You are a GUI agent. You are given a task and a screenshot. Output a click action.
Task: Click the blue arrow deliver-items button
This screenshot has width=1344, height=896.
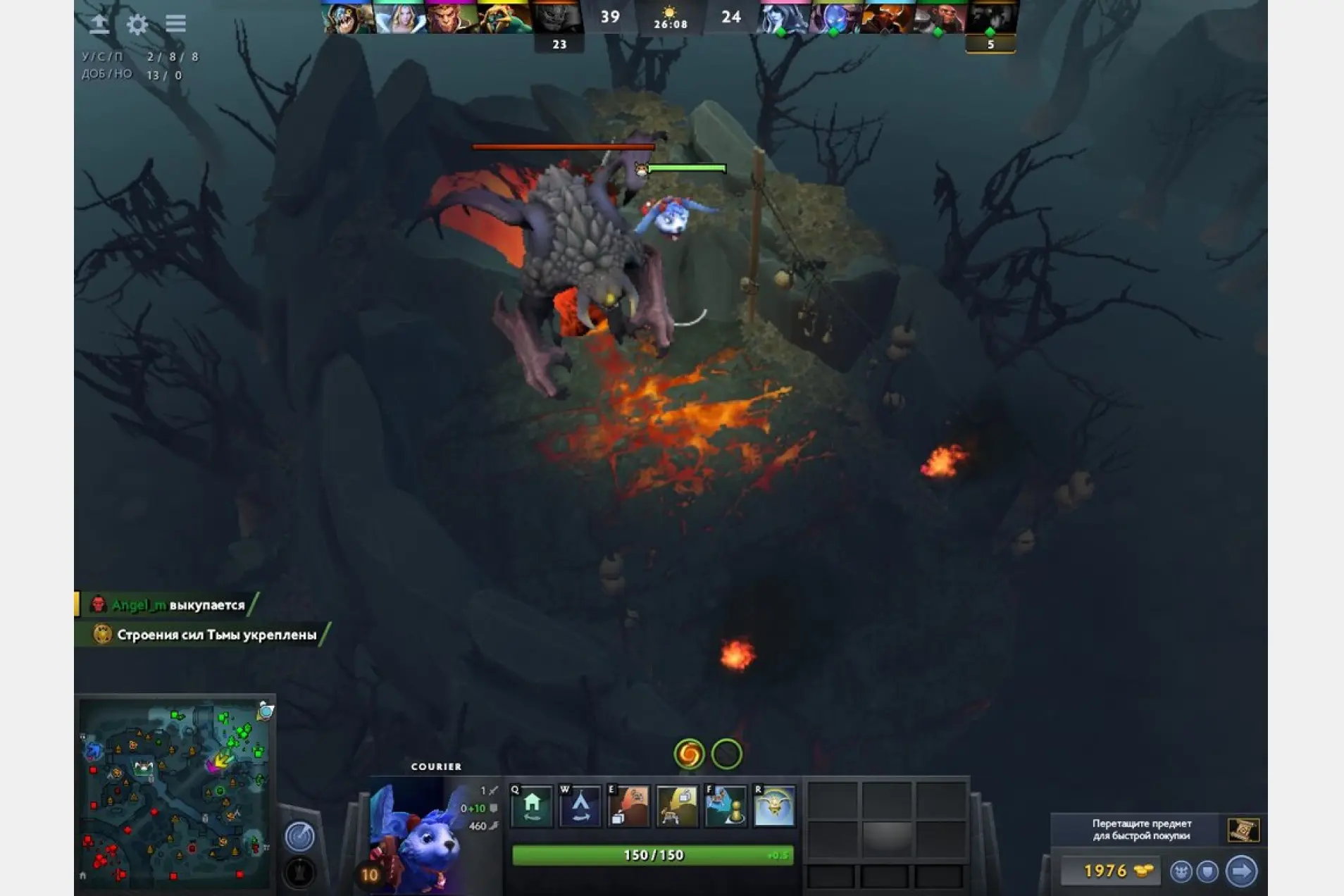click(x=1240, y=871)
